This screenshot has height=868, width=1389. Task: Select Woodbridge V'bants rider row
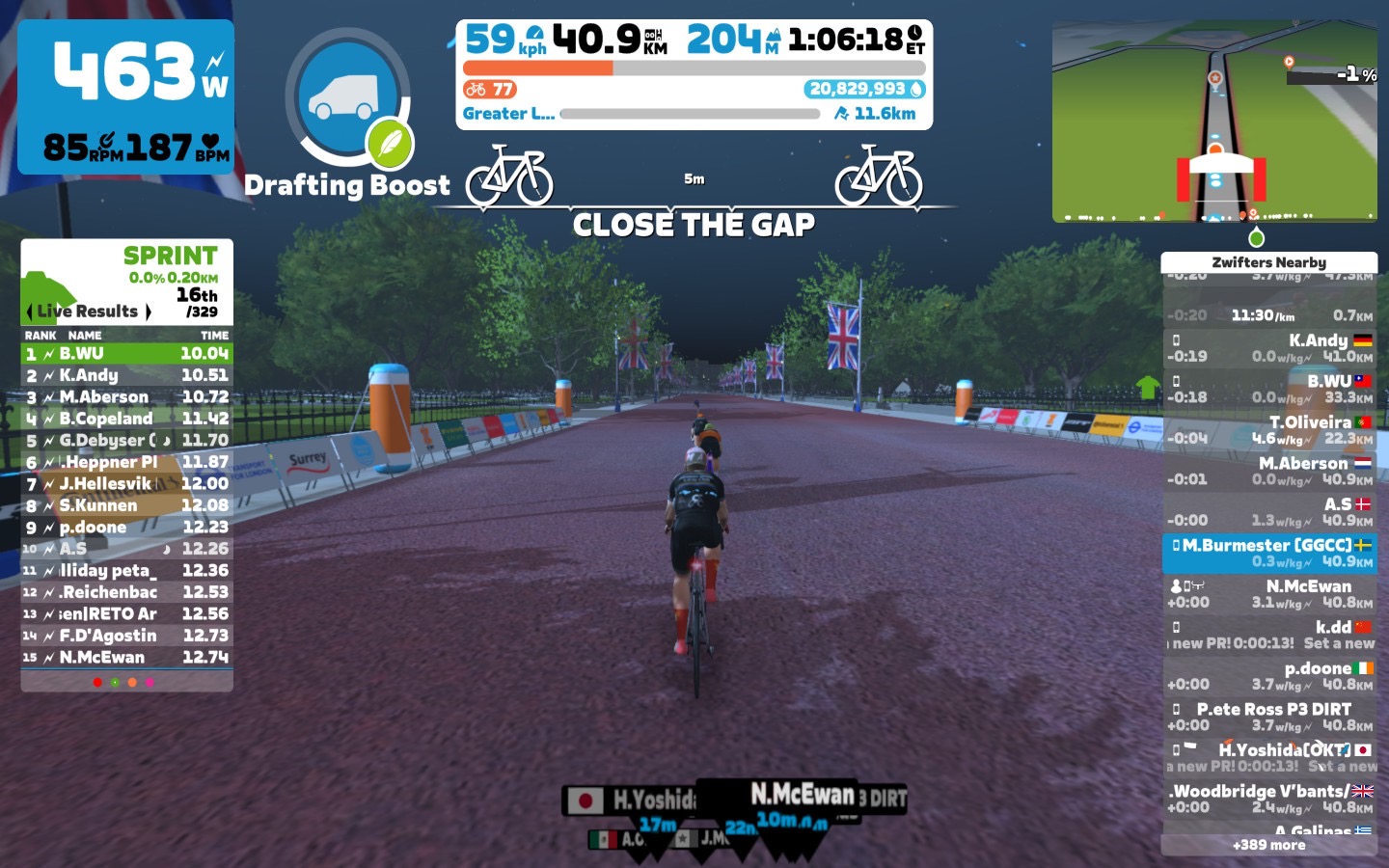point(1269,799)
